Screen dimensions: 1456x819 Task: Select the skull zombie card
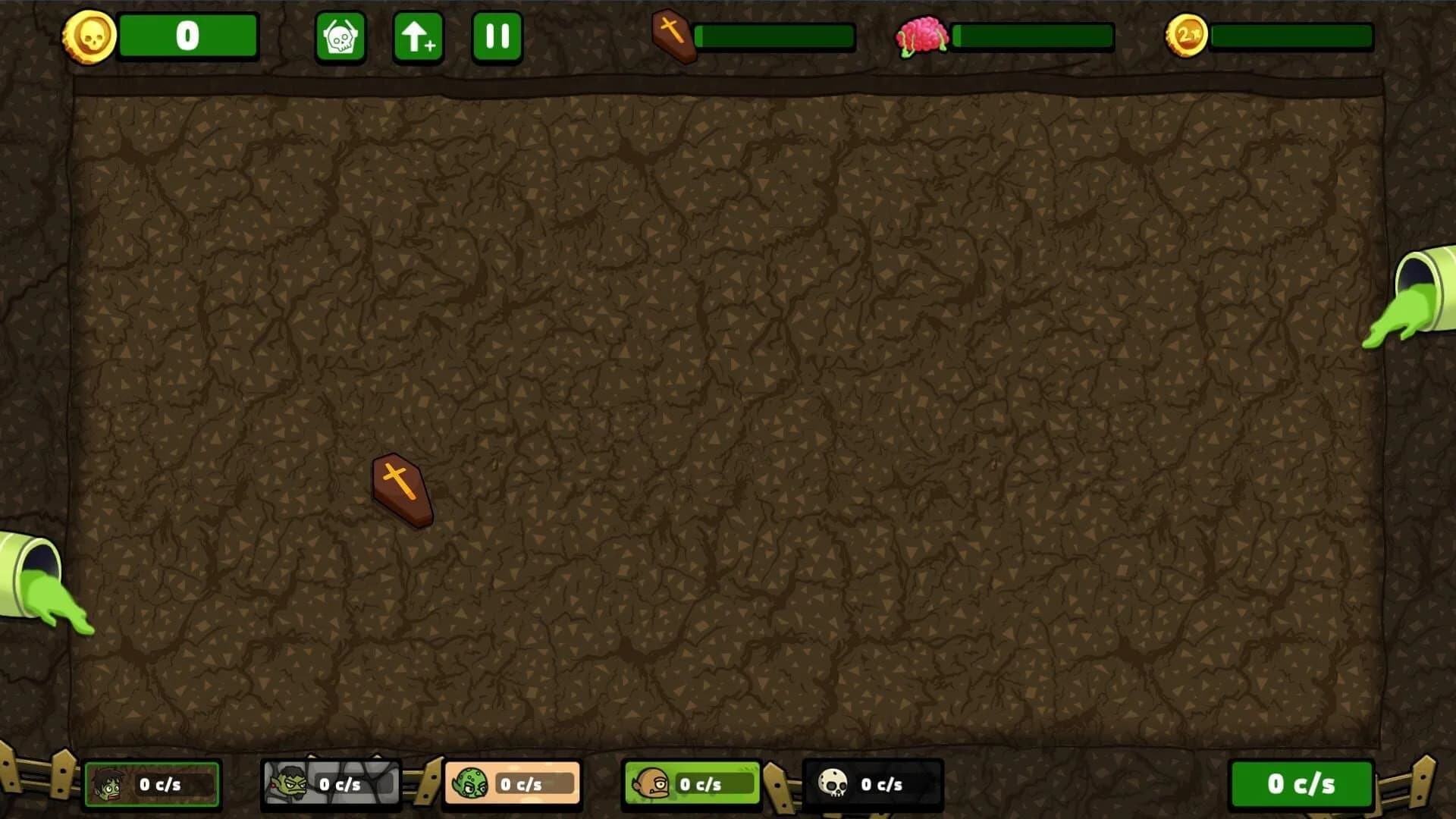pyautogui.click(x=871, y=783)
